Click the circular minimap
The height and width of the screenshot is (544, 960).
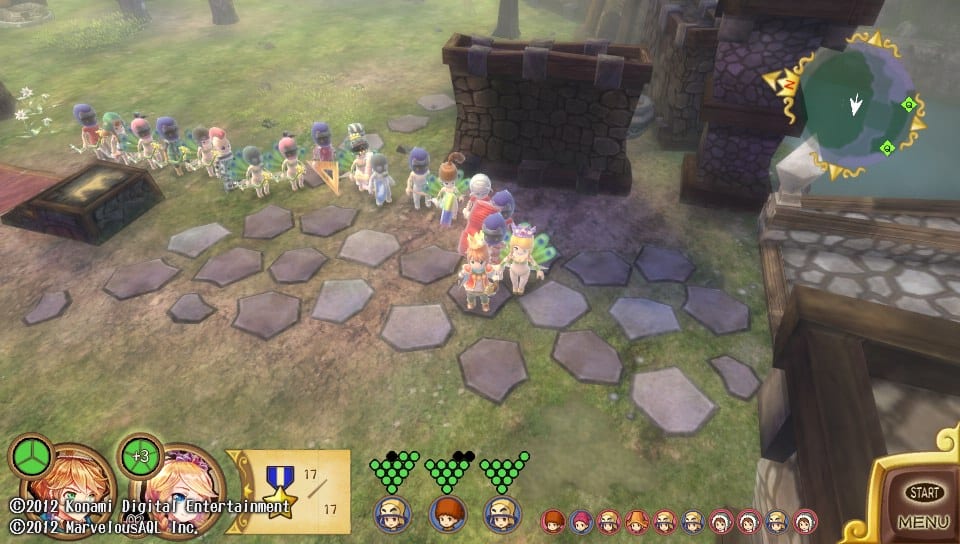click(x=854, y=107)
